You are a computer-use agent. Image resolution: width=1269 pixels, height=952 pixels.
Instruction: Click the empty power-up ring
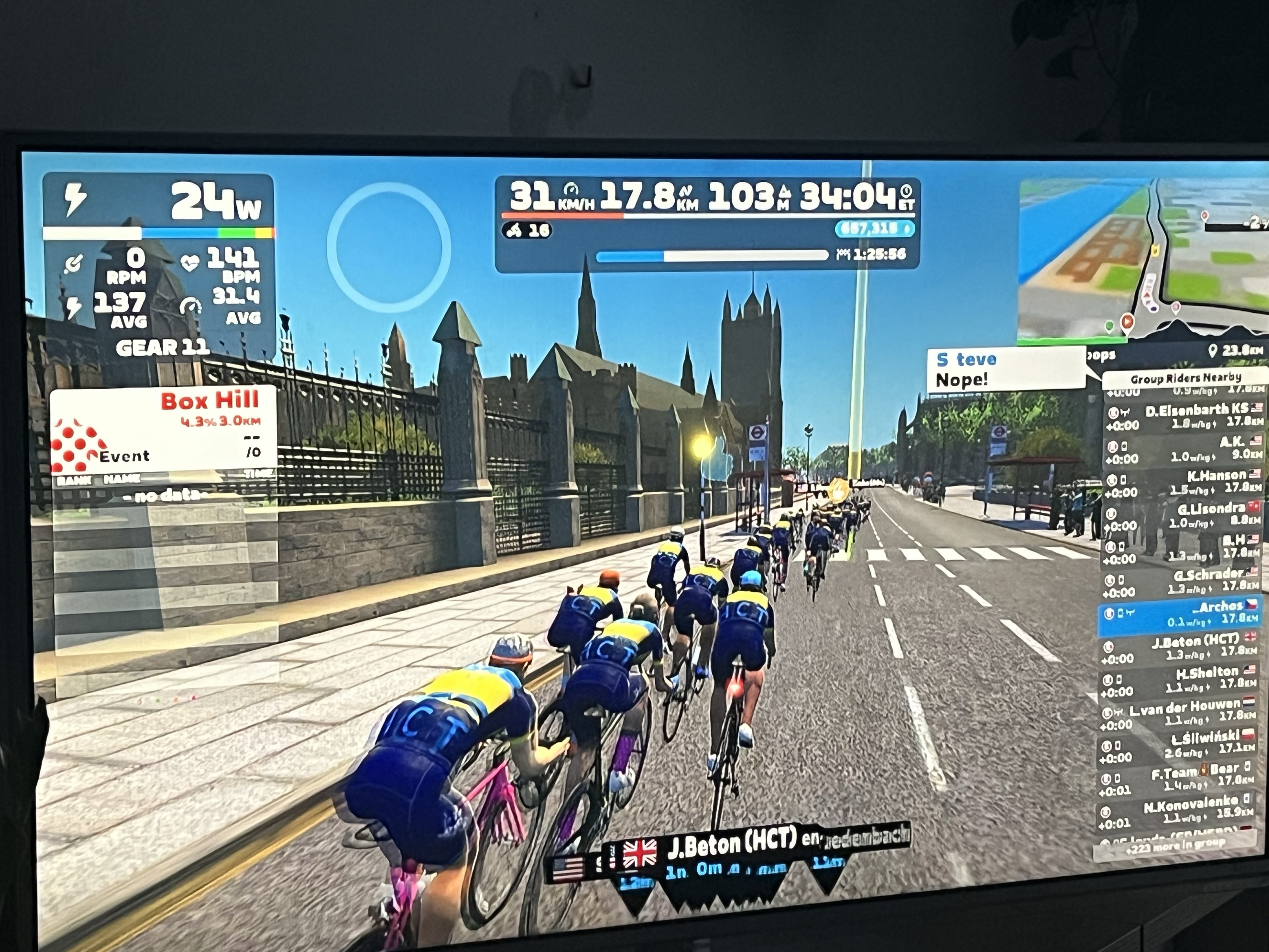(389, 247)
